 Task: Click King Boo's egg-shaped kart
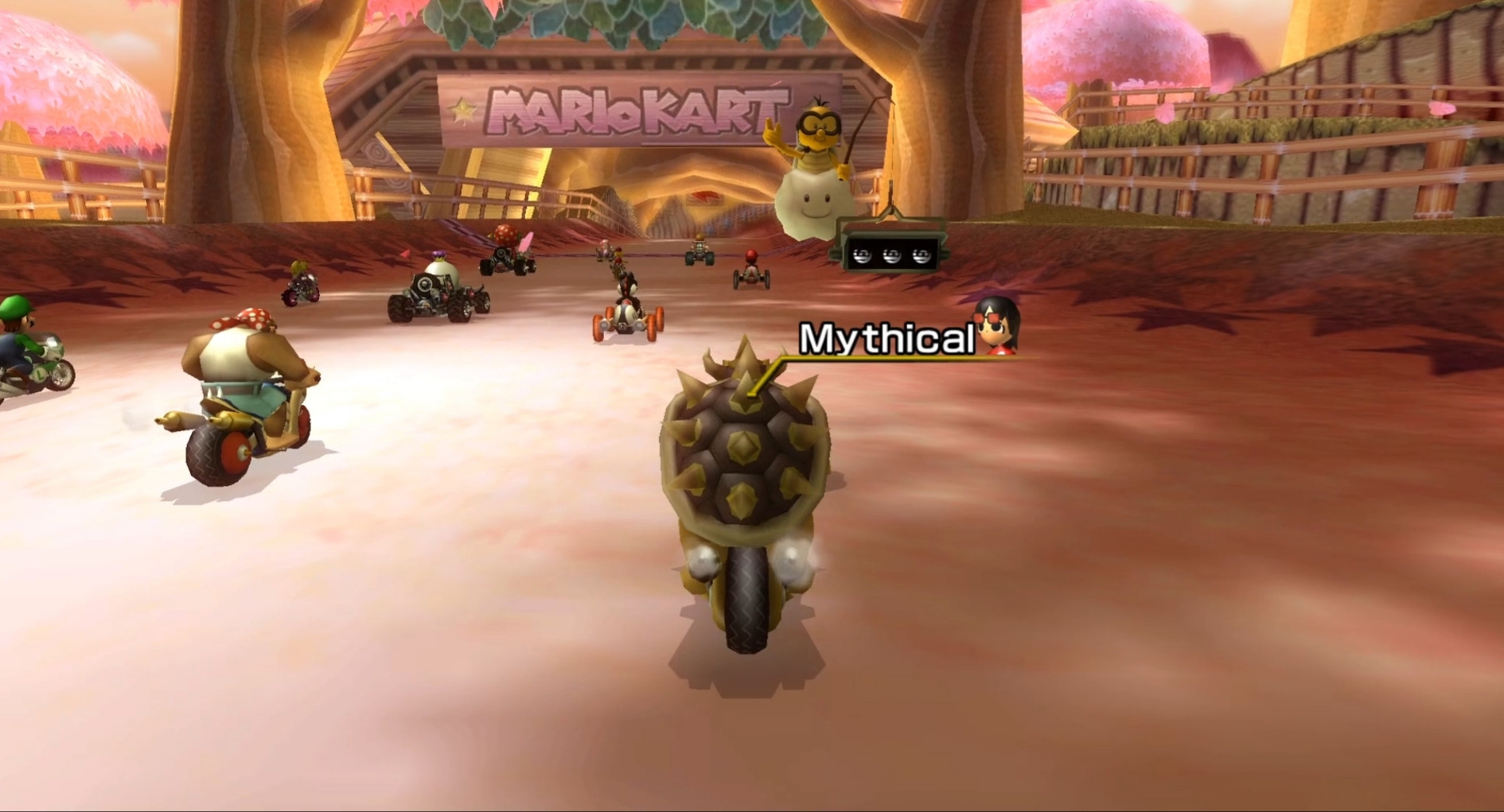436,277
